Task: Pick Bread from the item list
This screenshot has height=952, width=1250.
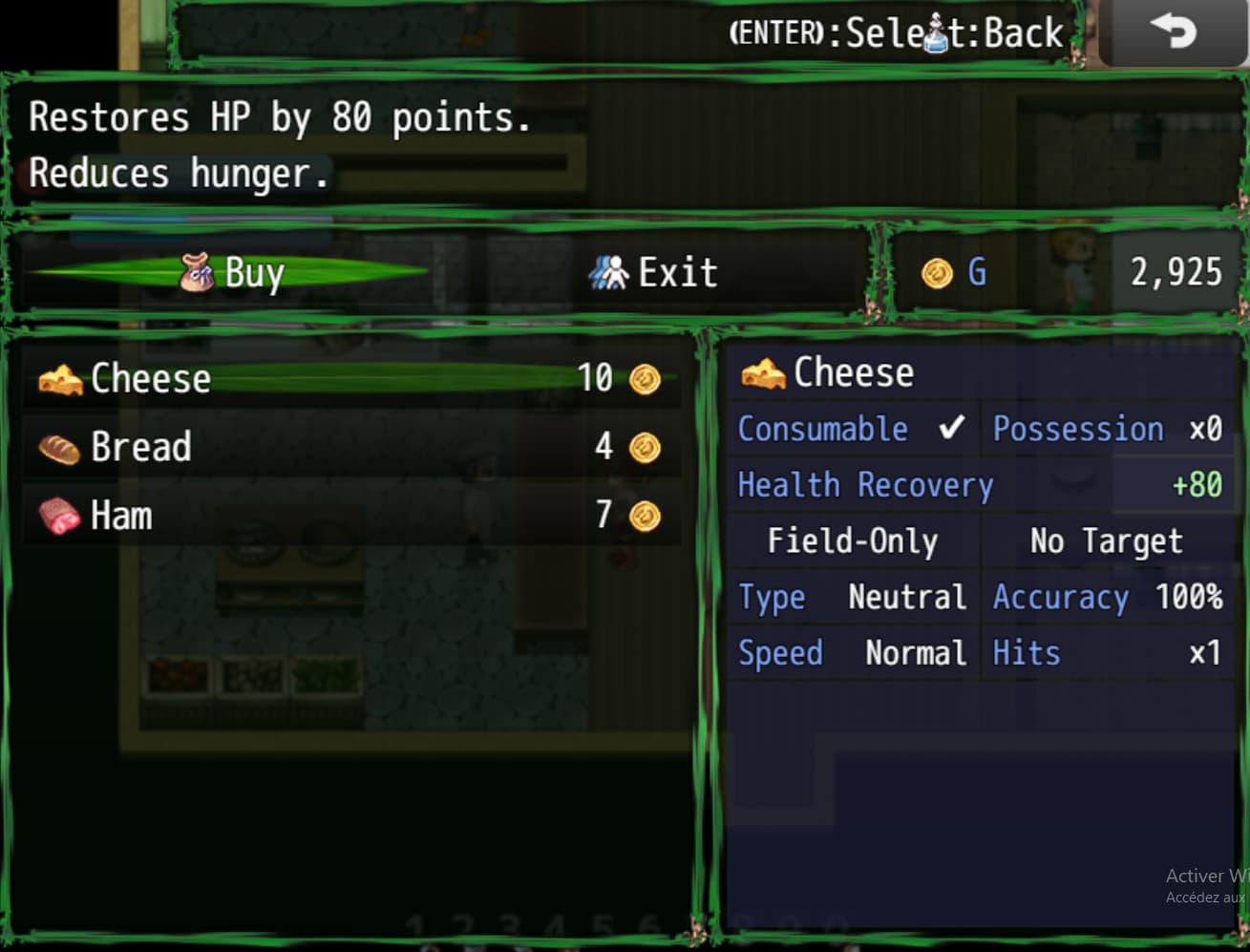Action: click(350, 447)
